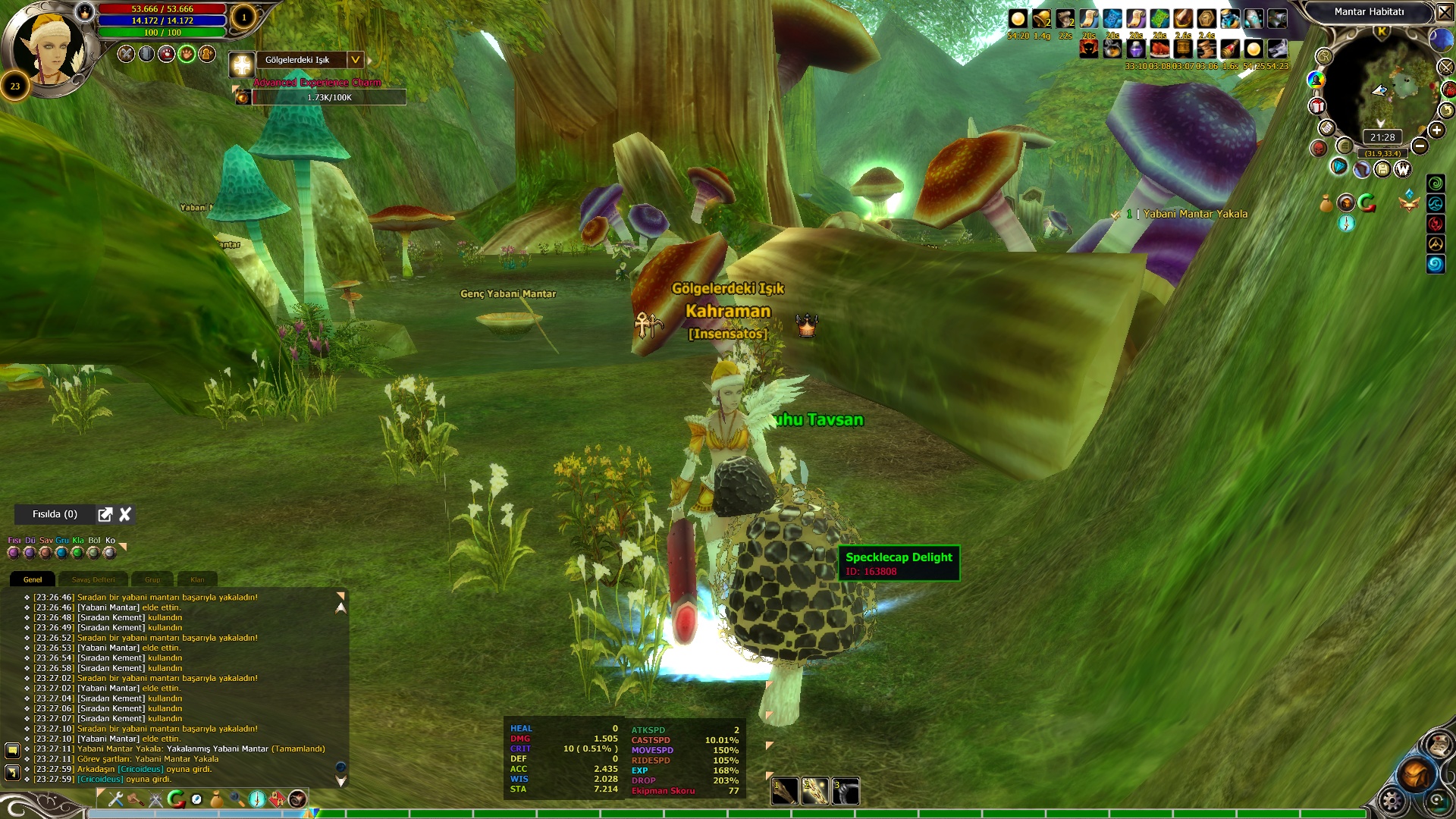This screenshot has width=1456, height=819.
Task: Click the minimap zoom-out minus button
Action: click(1420, 146)
